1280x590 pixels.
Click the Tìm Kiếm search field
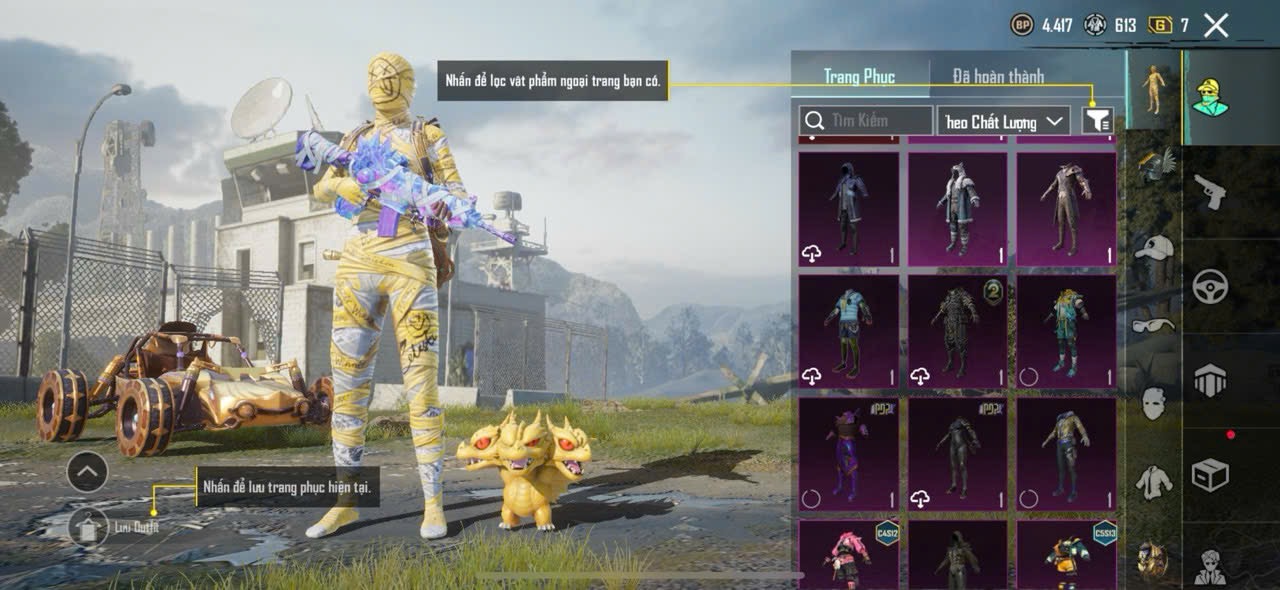(x=866, y=121)
